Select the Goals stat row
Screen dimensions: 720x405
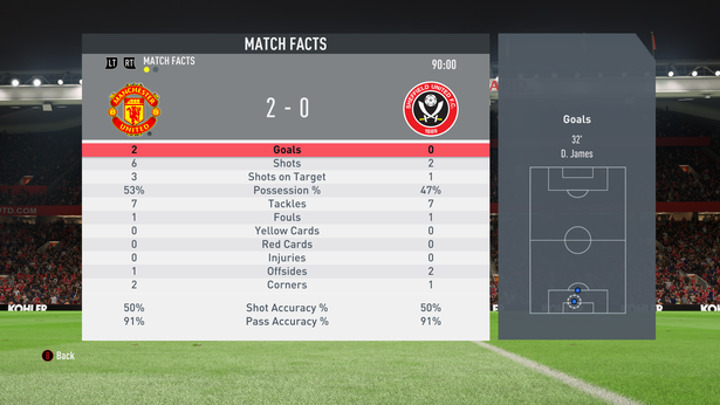pyautogui.click(x=286, y=150)
